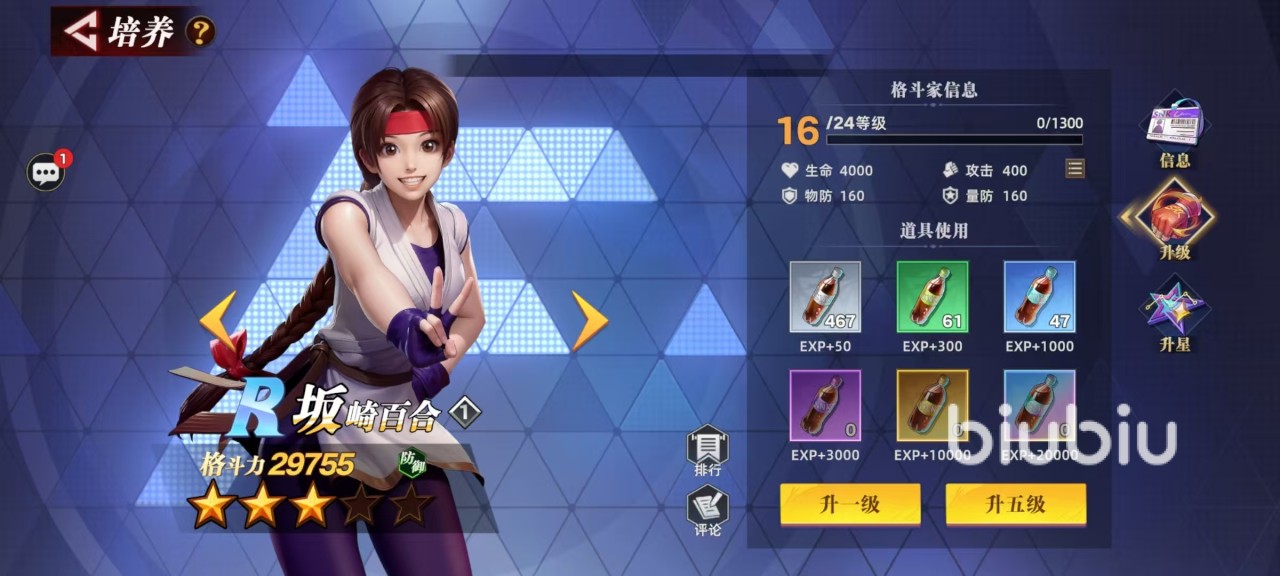Select the EXP+10000 gold cola item
The width and height of the screenshot is (1280, 576).
tap(932, 405)
